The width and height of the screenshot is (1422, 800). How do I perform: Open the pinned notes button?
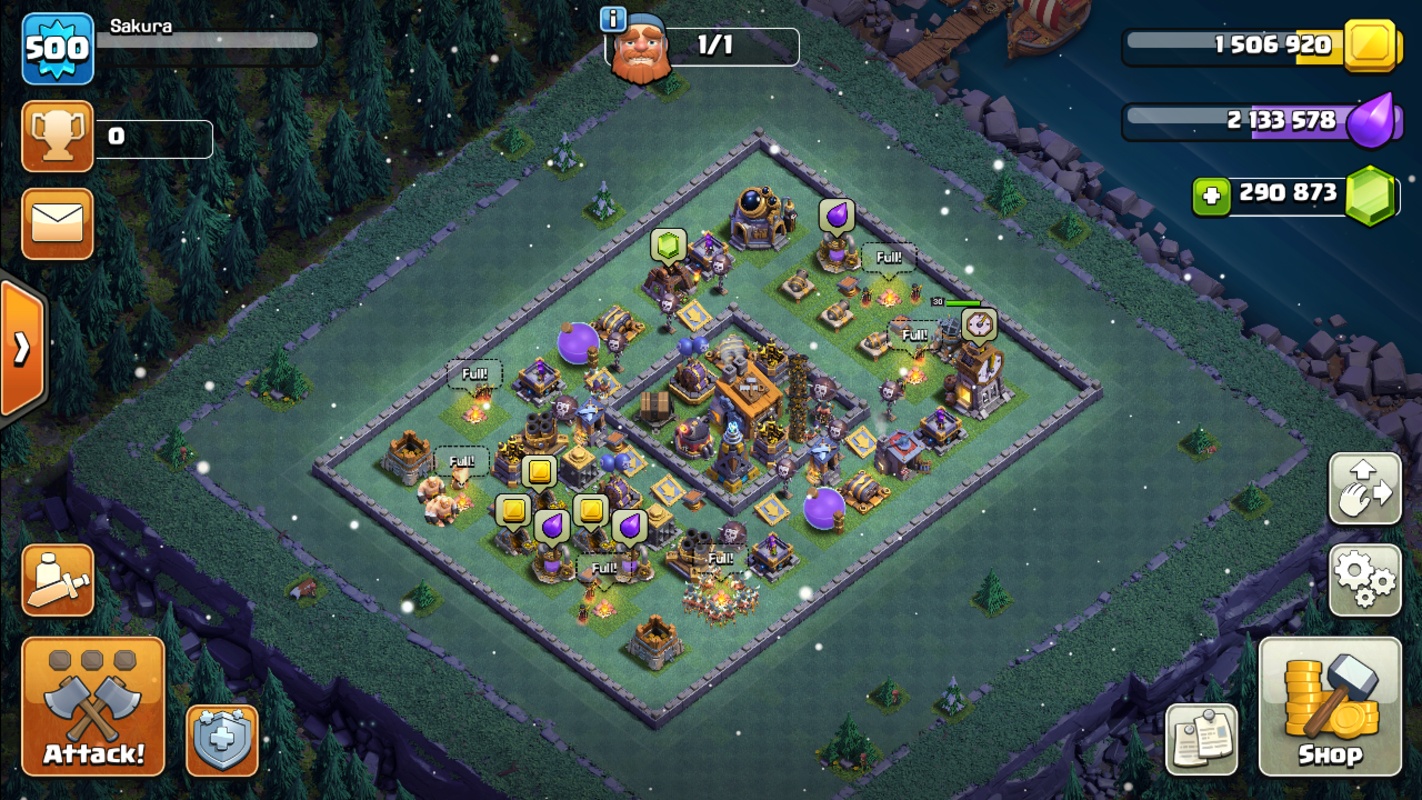pyautogui.click(x=1202, y=740)
